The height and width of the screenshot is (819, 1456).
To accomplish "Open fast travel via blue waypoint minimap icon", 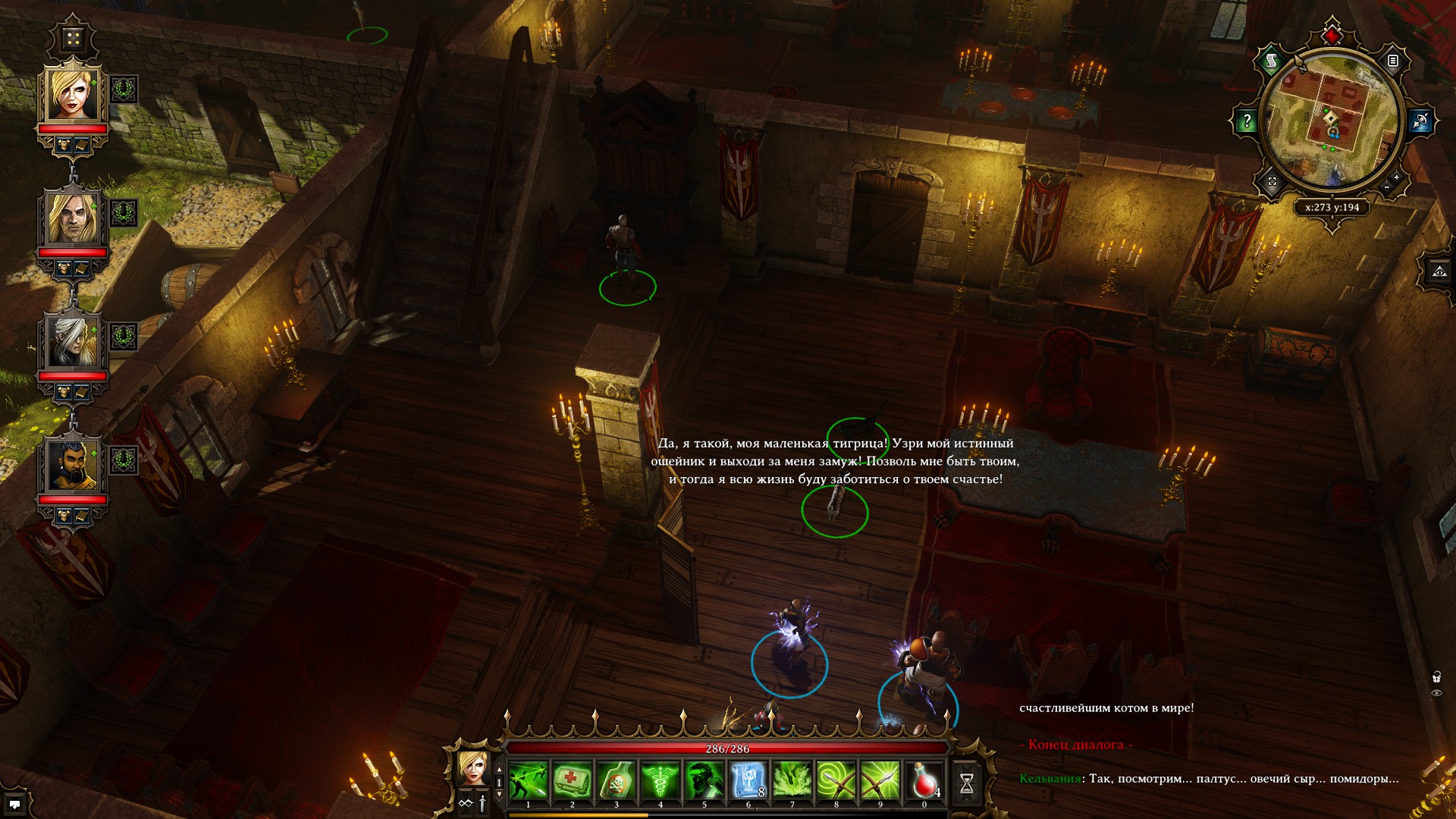I will (1420, 121).
